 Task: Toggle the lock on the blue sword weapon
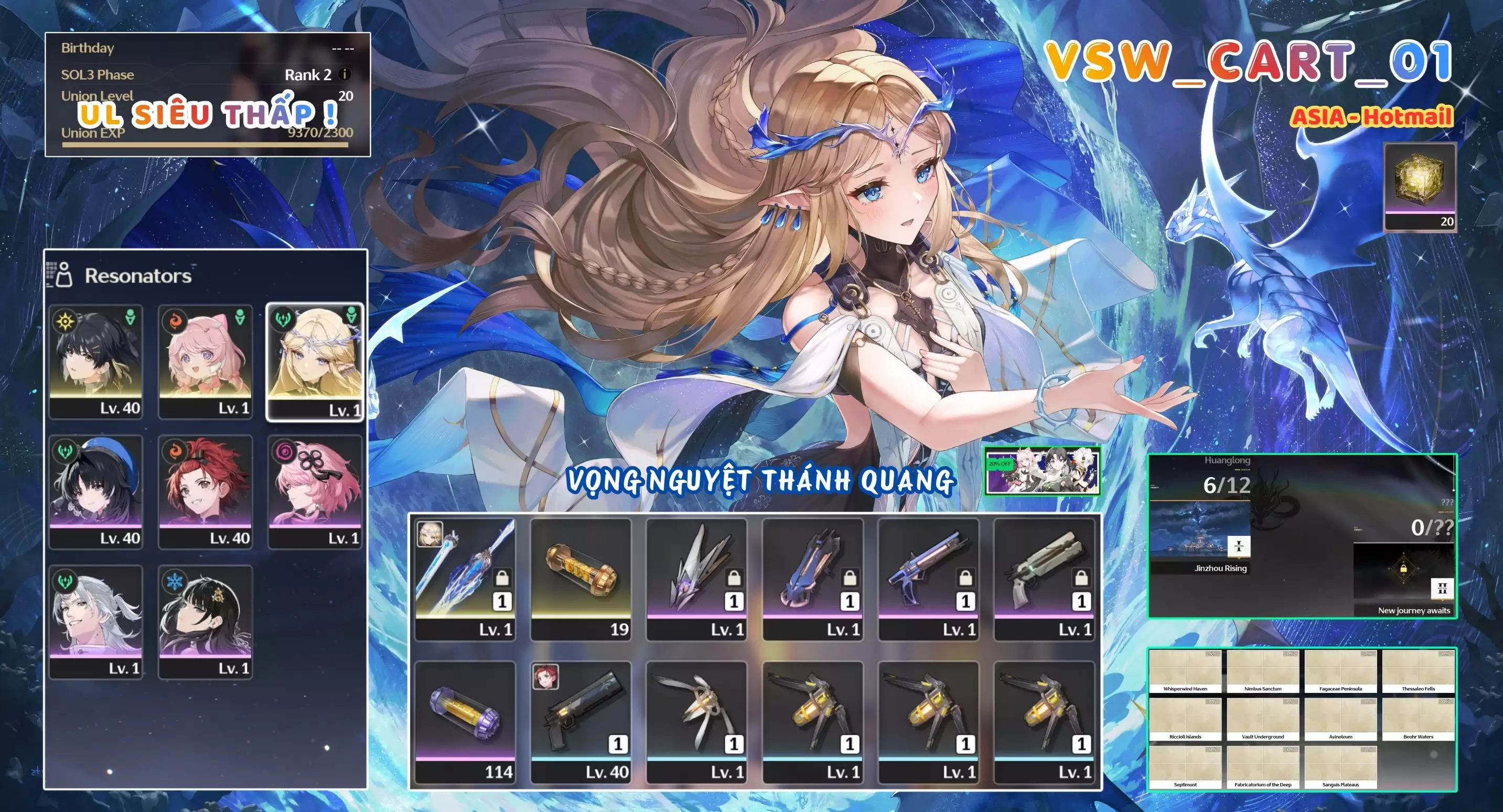(502, 578)
